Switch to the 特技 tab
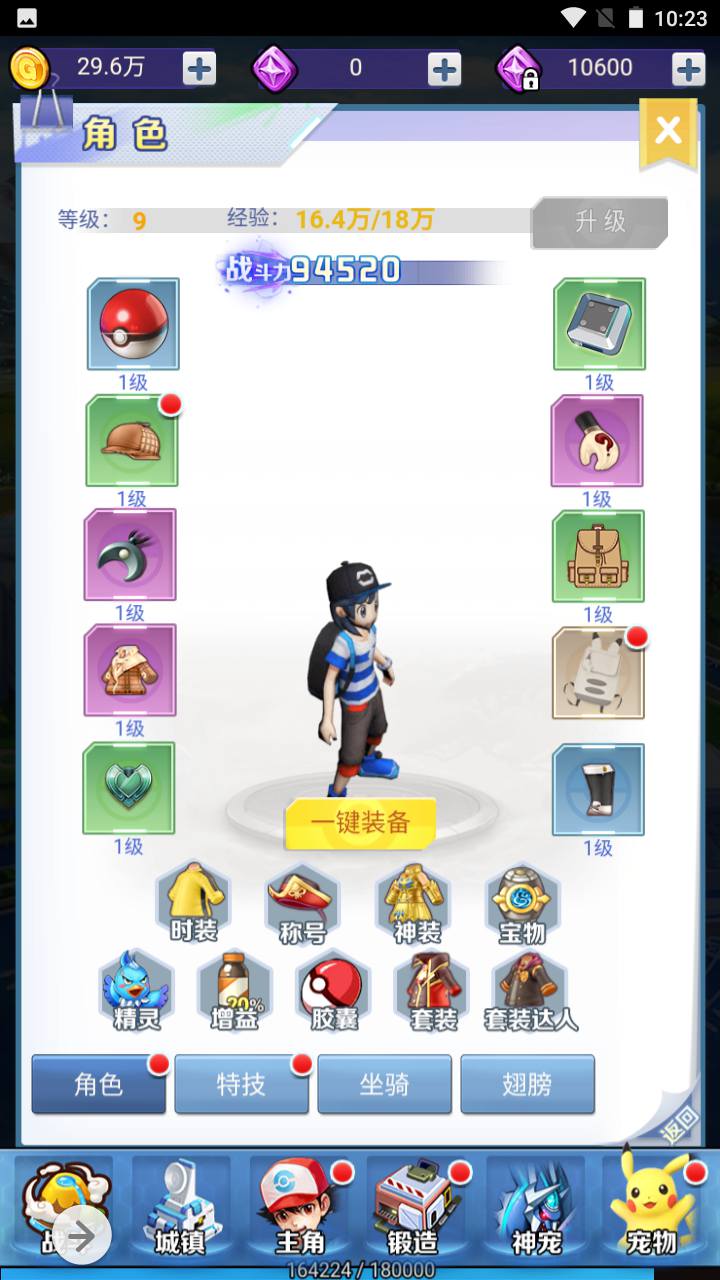720x1280 pixels. coord(241,1084)
